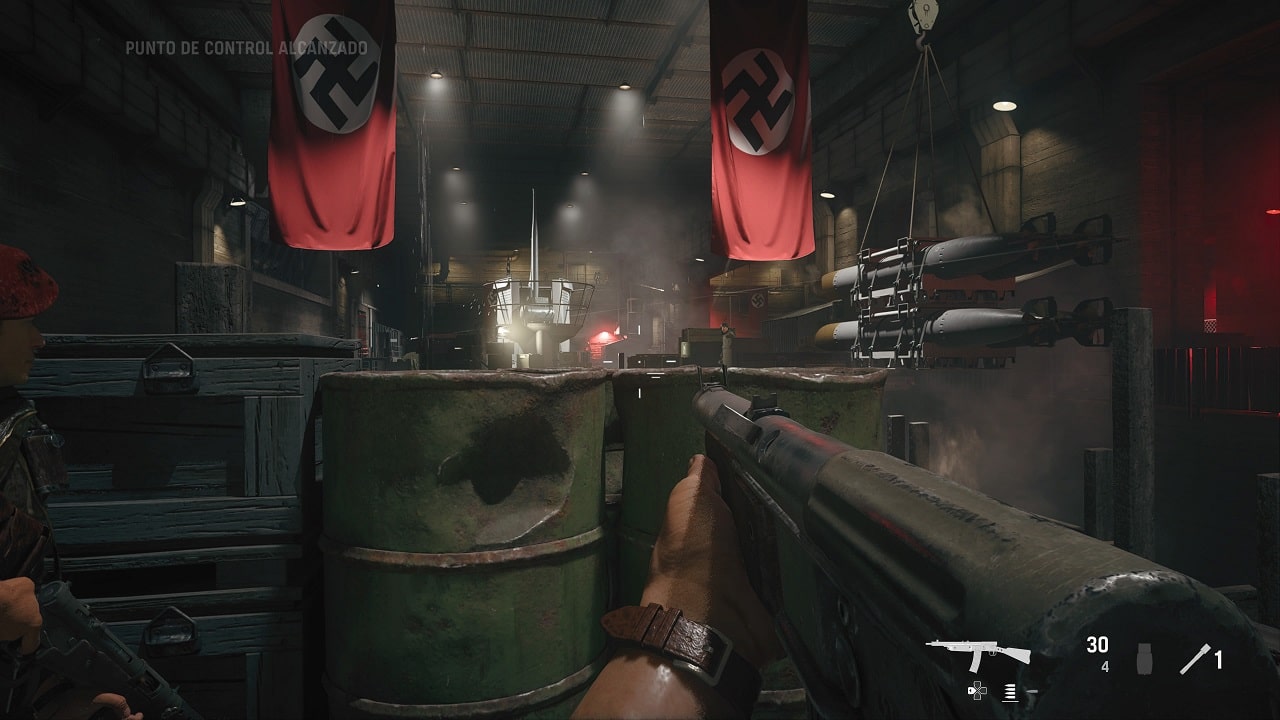Toggle the stacked-bullets fire mode icon

coord(1010,690)
